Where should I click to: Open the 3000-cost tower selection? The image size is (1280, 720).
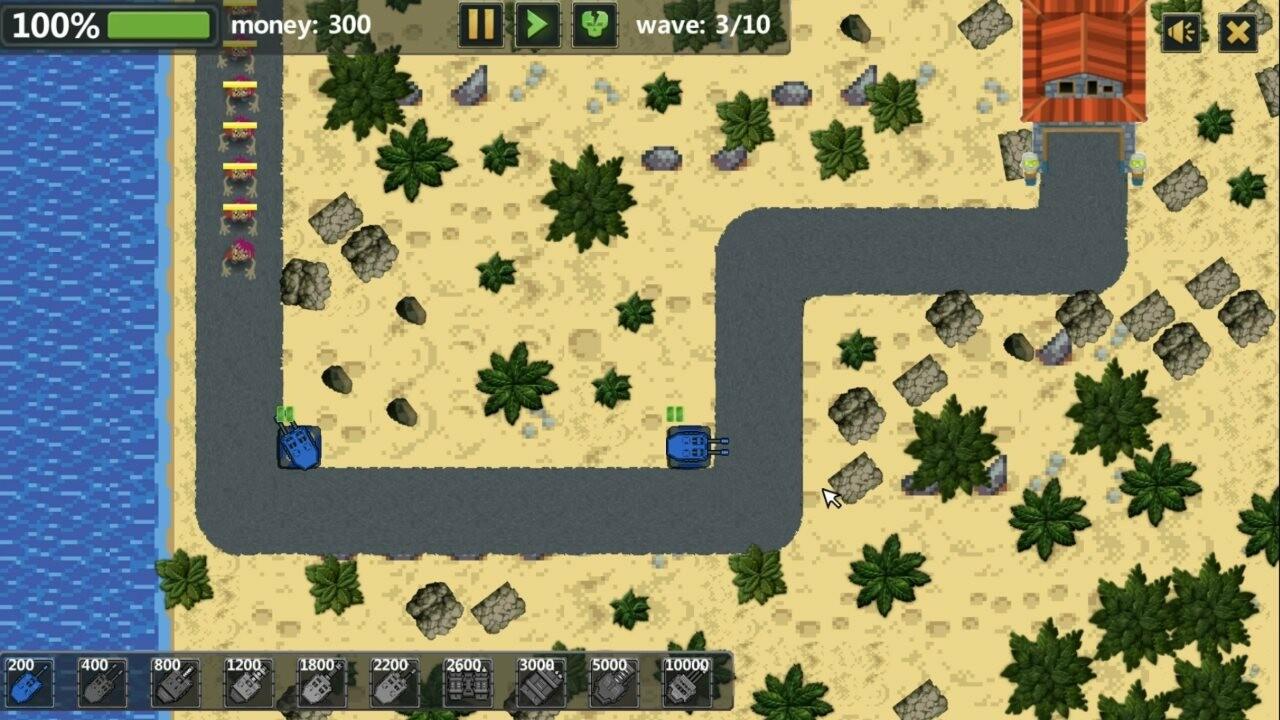tap(541, 683)
